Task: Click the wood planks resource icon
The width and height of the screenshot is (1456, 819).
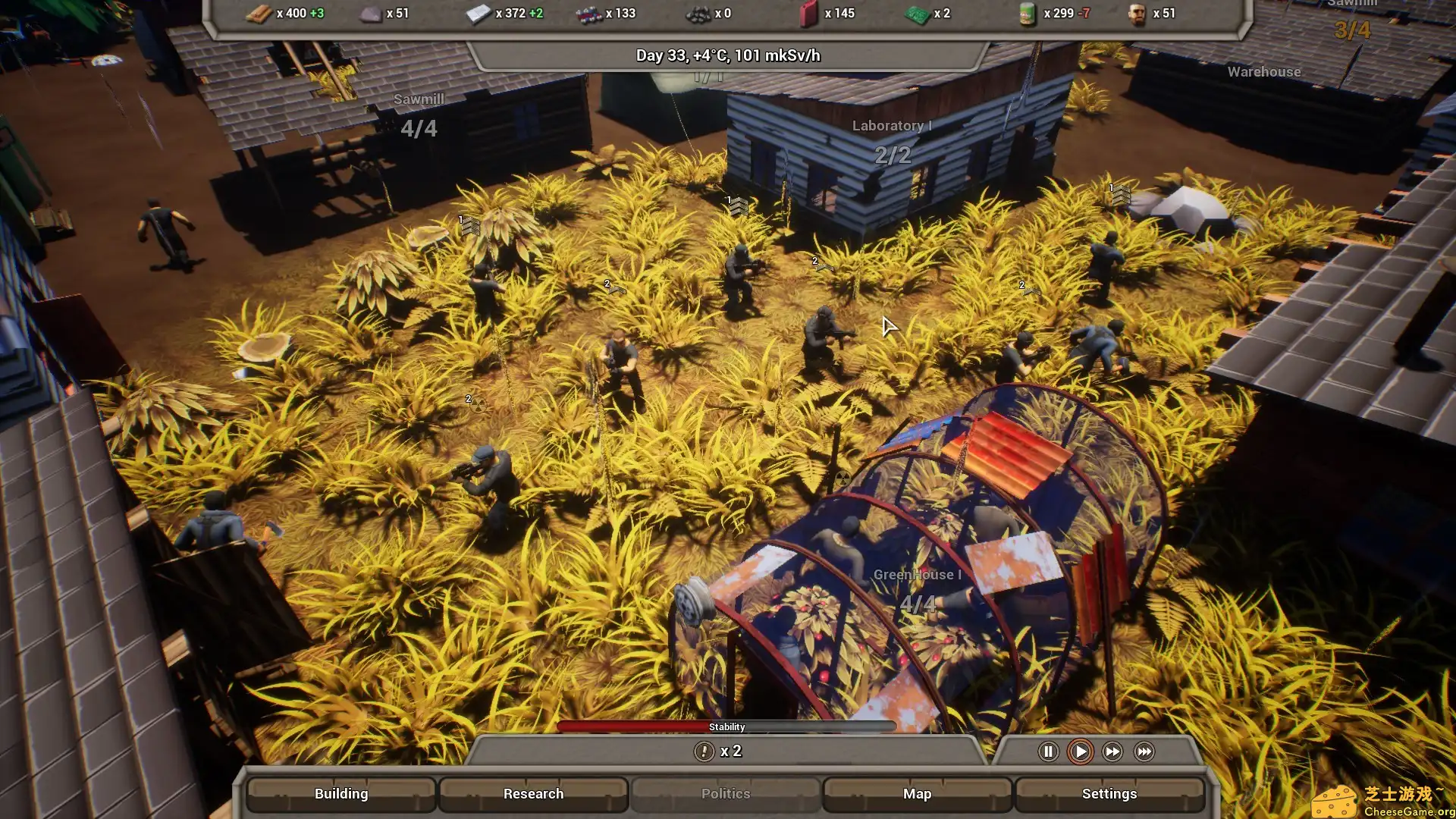Action: click(259, 13)
